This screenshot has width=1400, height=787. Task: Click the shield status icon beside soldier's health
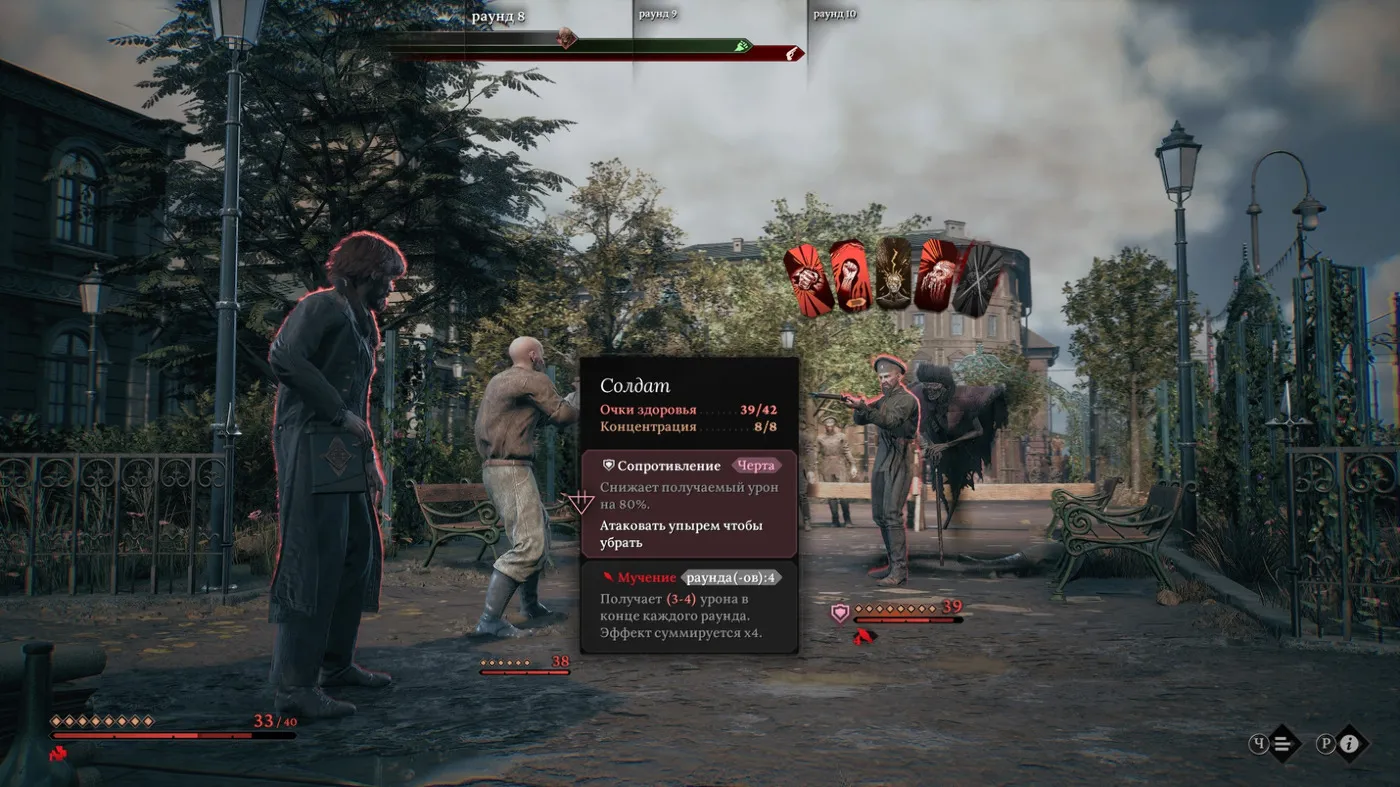pos(839,612)
